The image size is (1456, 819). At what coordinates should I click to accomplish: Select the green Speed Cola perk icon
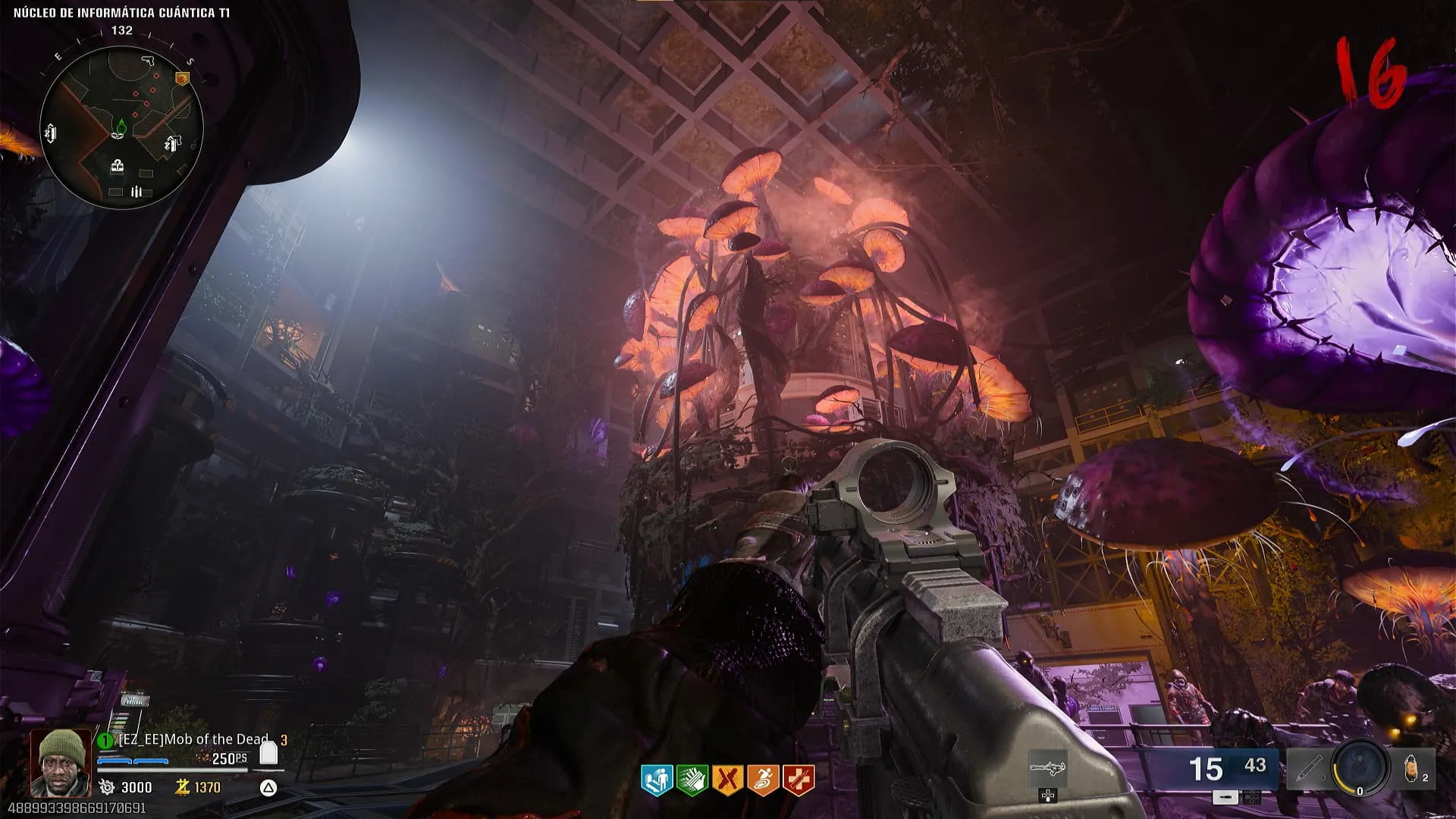pyautogui.click(x=692, y=780)
